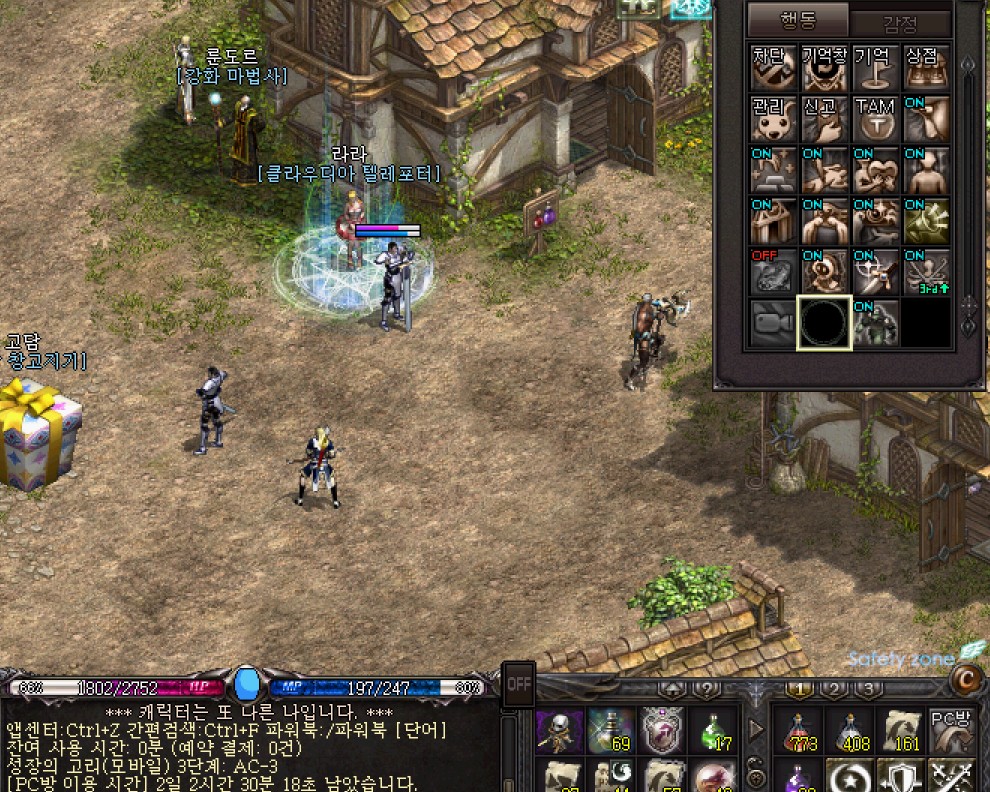Image resolution: width=990 pixels, height=792 pixels.
Task: Switch to the 행동 tab
Action: click(797, 20)
